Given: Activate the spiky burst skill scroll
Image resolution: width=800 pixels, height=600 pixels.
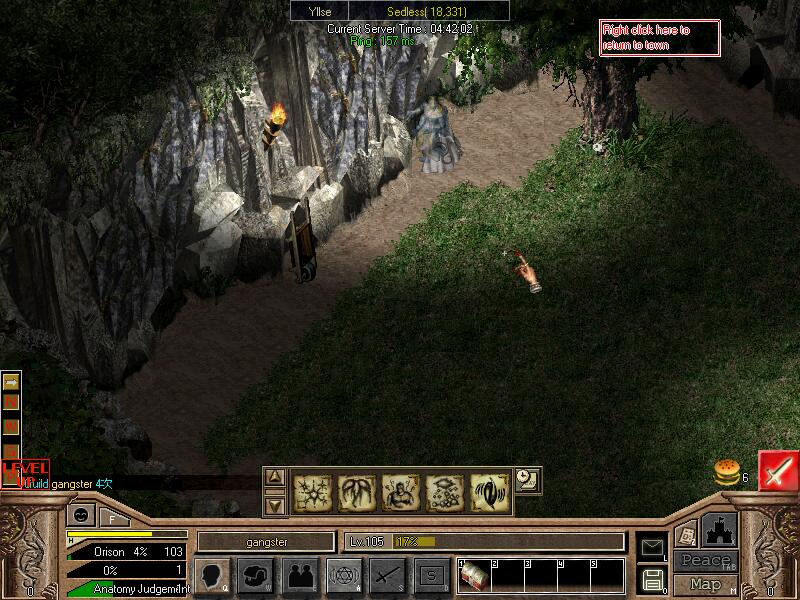Looking at the screenshot, I should pos(311,493).
